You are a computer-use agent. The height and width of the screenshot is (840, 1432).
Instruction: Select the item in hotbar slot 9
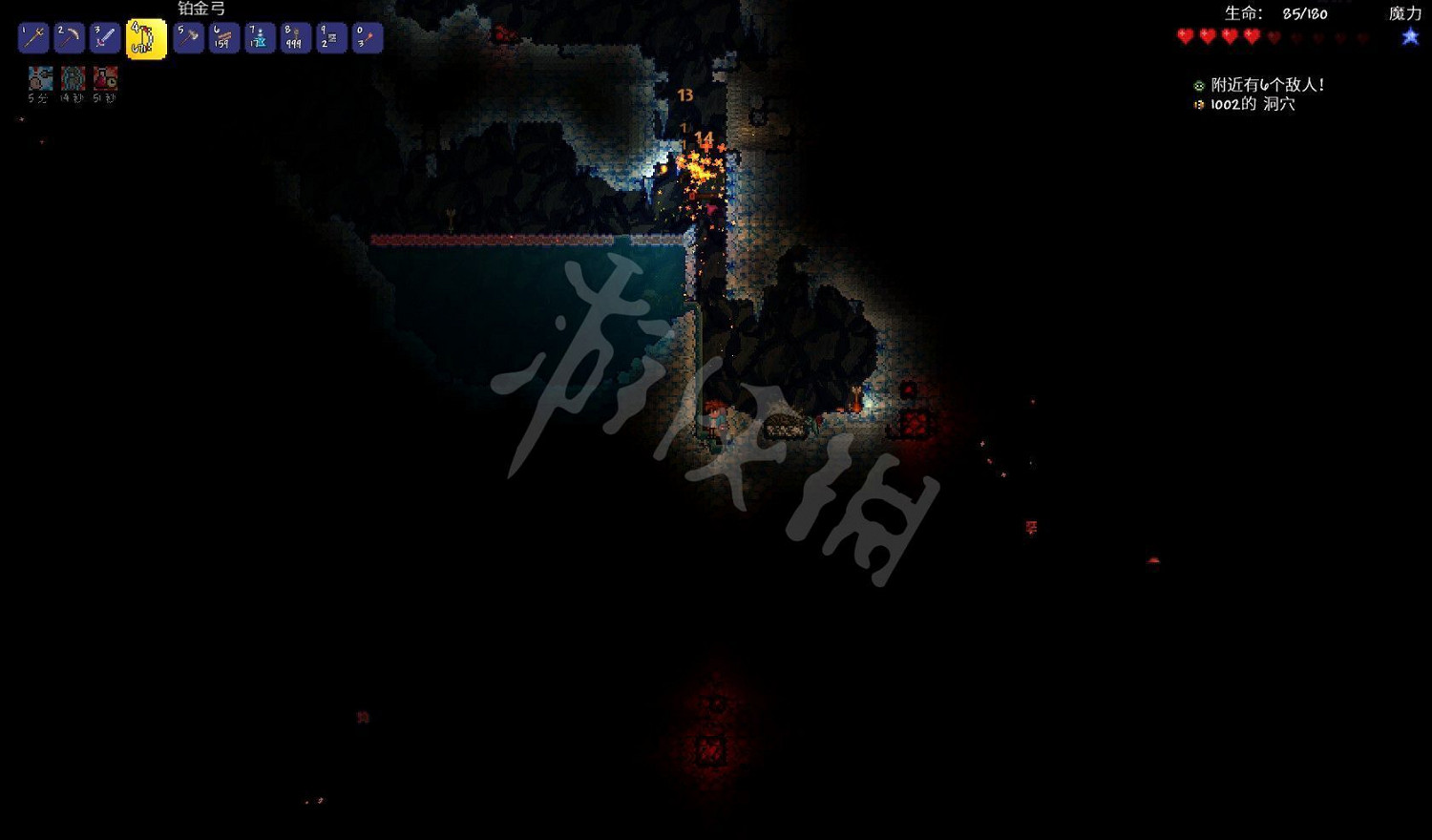click(330, 37)
